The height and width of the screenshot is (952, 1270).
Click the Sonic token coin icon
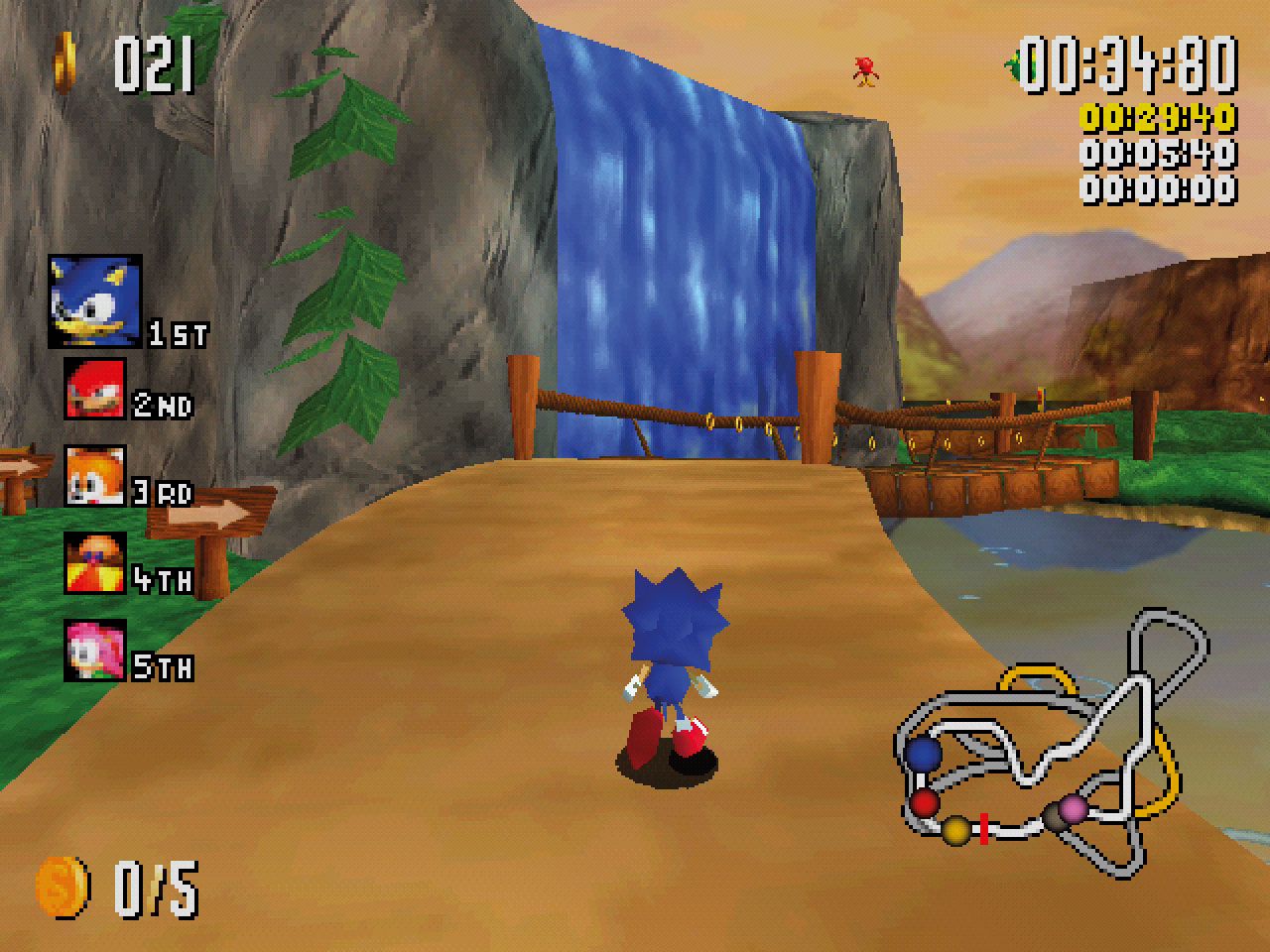click(x=62, y=886)
